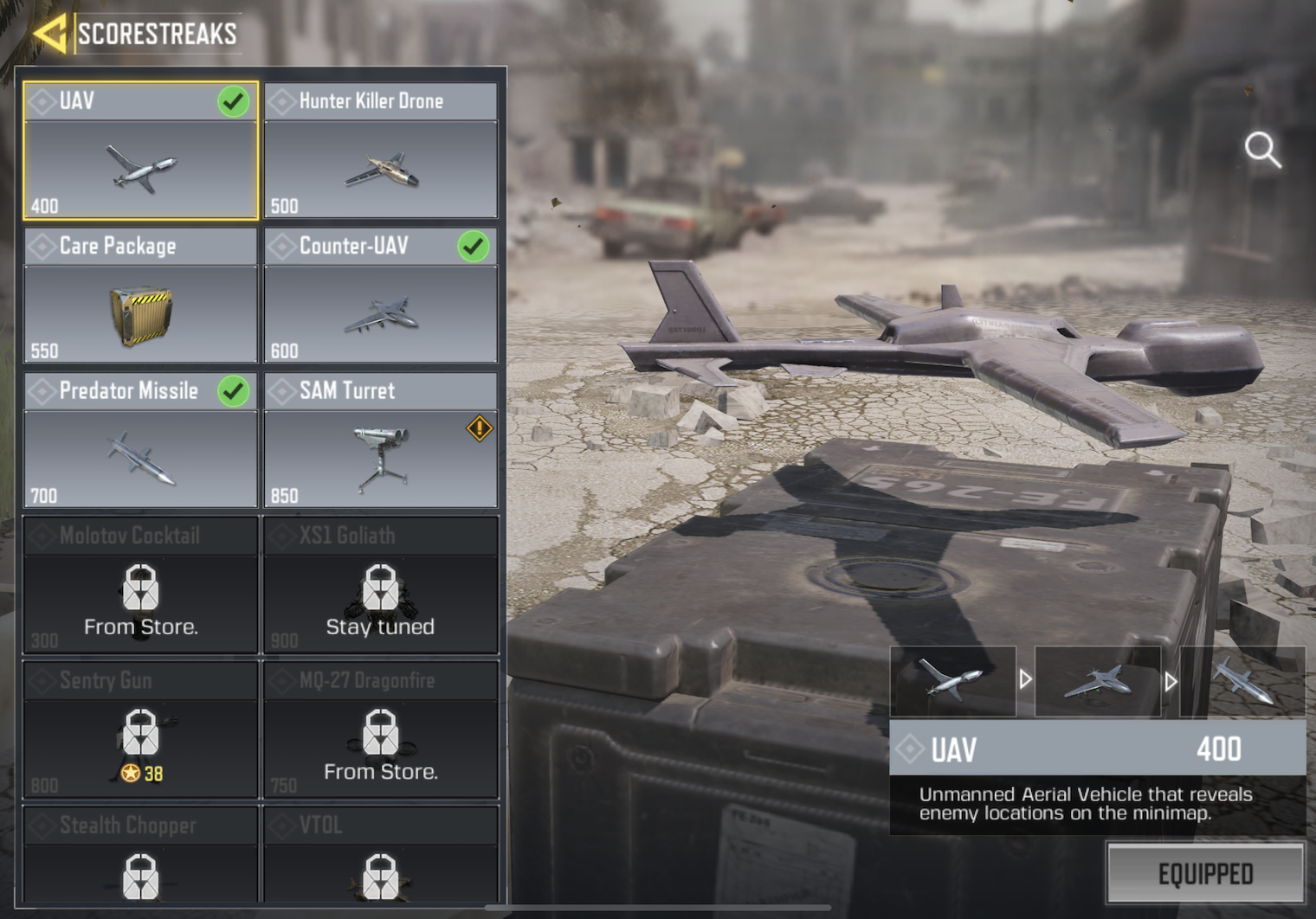Pick the Counter-UAV scorestreak tile
The width and height of the screenshot is (1316, 919).
[381, 296]
